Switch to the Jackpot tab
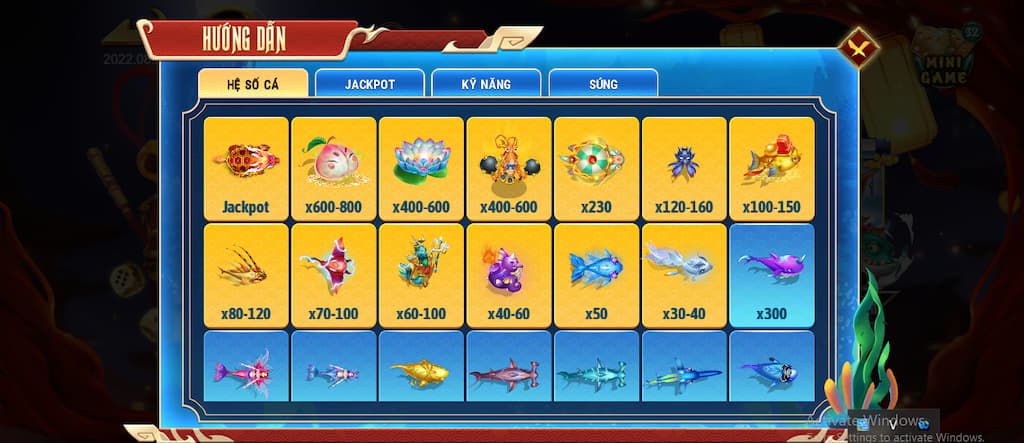Image resolution: width=1024 pixels, height=443 pixels. tap(369, 83)
